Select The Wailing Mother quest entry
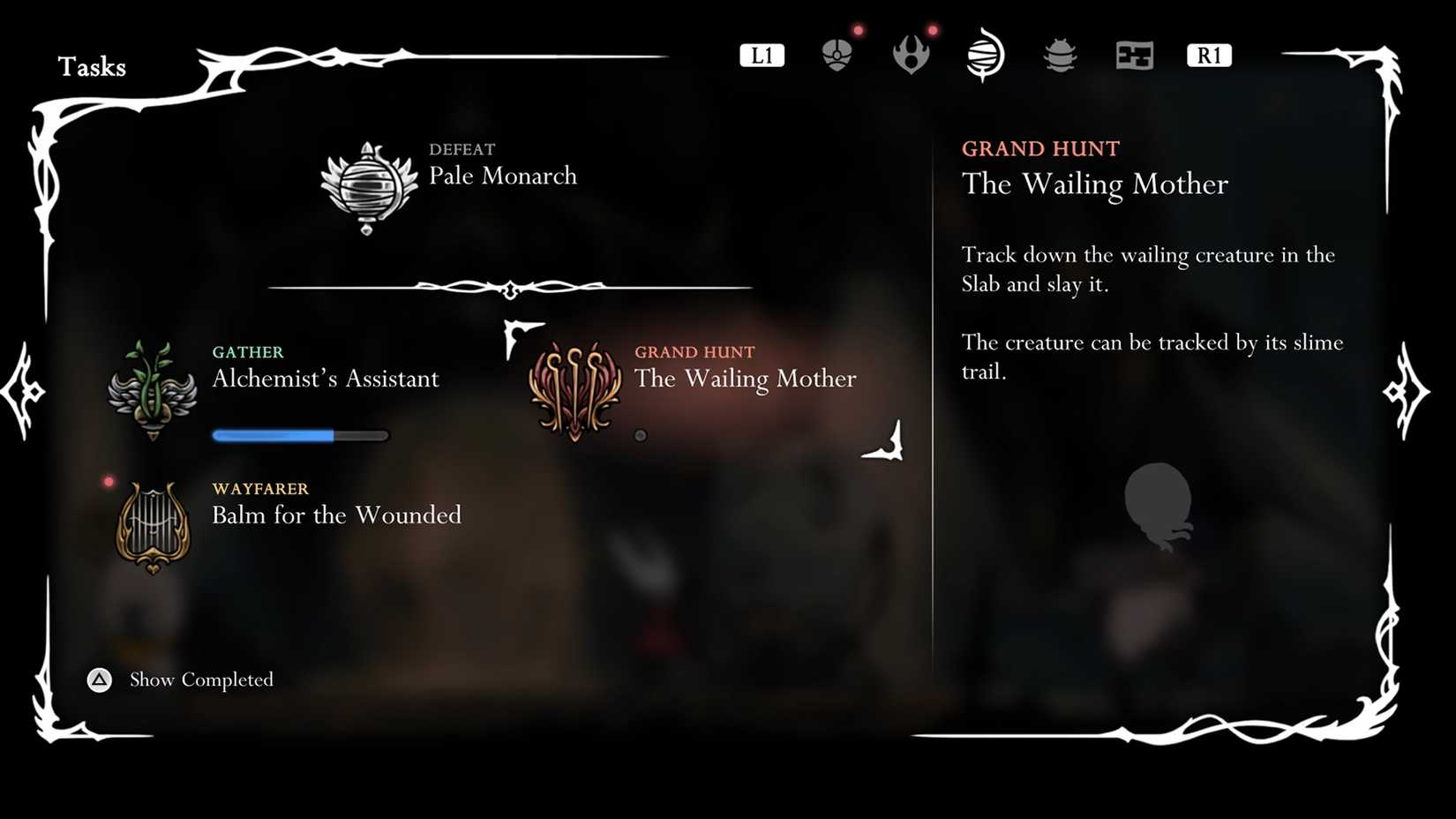 [x=746, y=379]
